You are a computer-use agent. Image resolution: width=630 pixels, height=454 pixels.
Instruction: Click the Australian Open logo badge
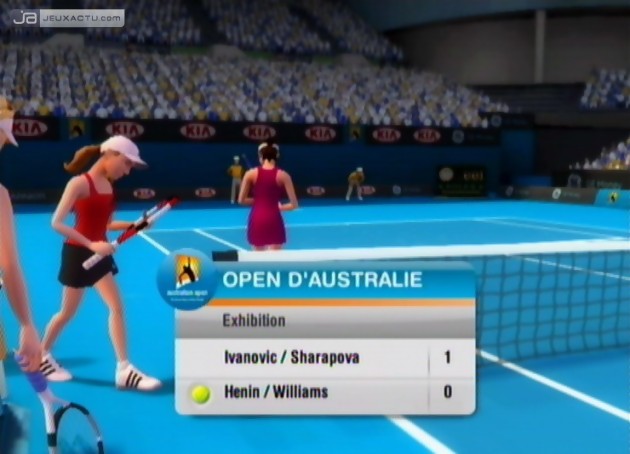pyautogui.click(x=187, y=277)
